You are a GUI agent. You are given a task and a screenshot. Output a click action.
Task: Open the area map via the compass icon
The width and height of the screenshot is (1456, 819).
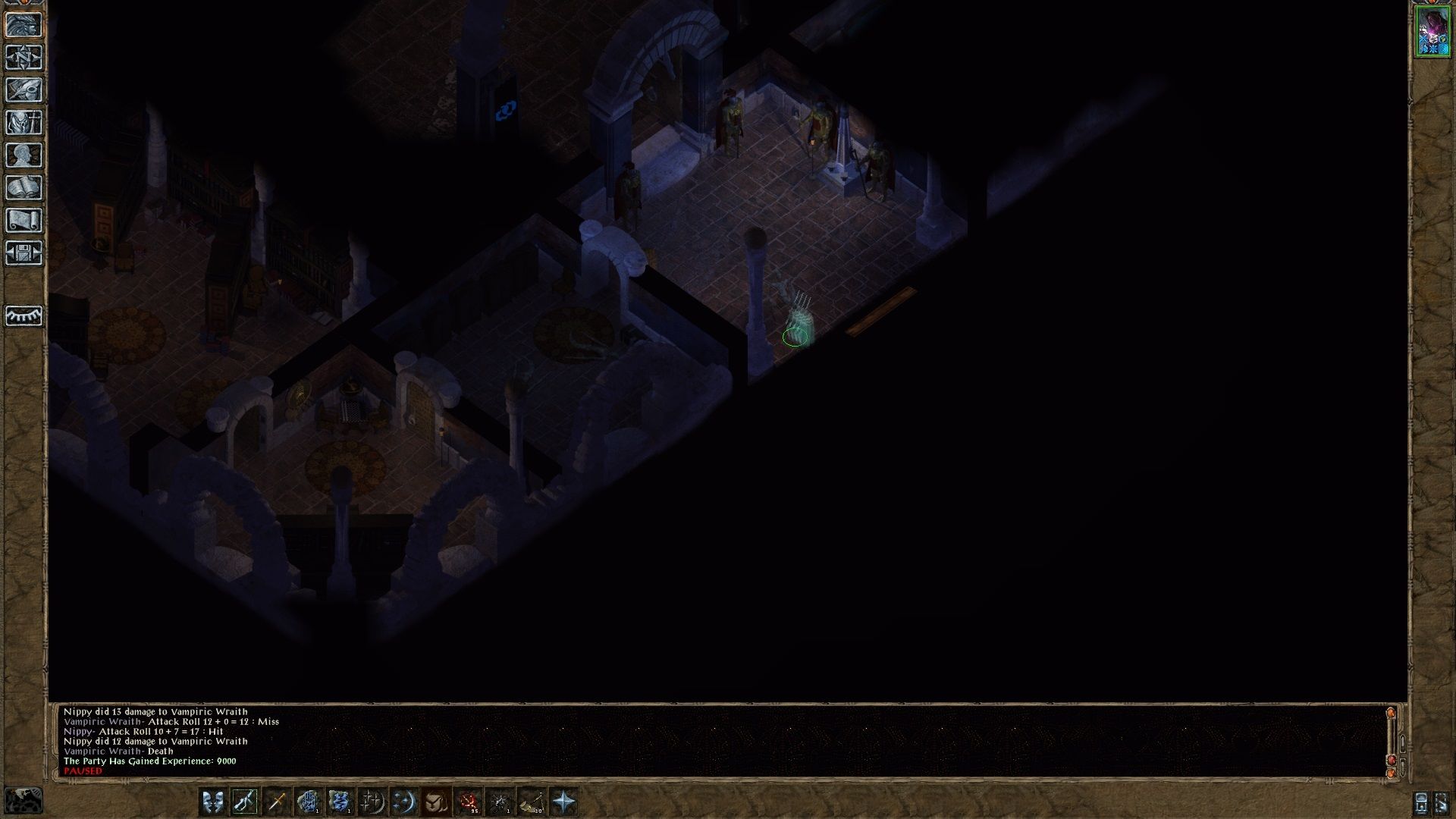(25, 57)
